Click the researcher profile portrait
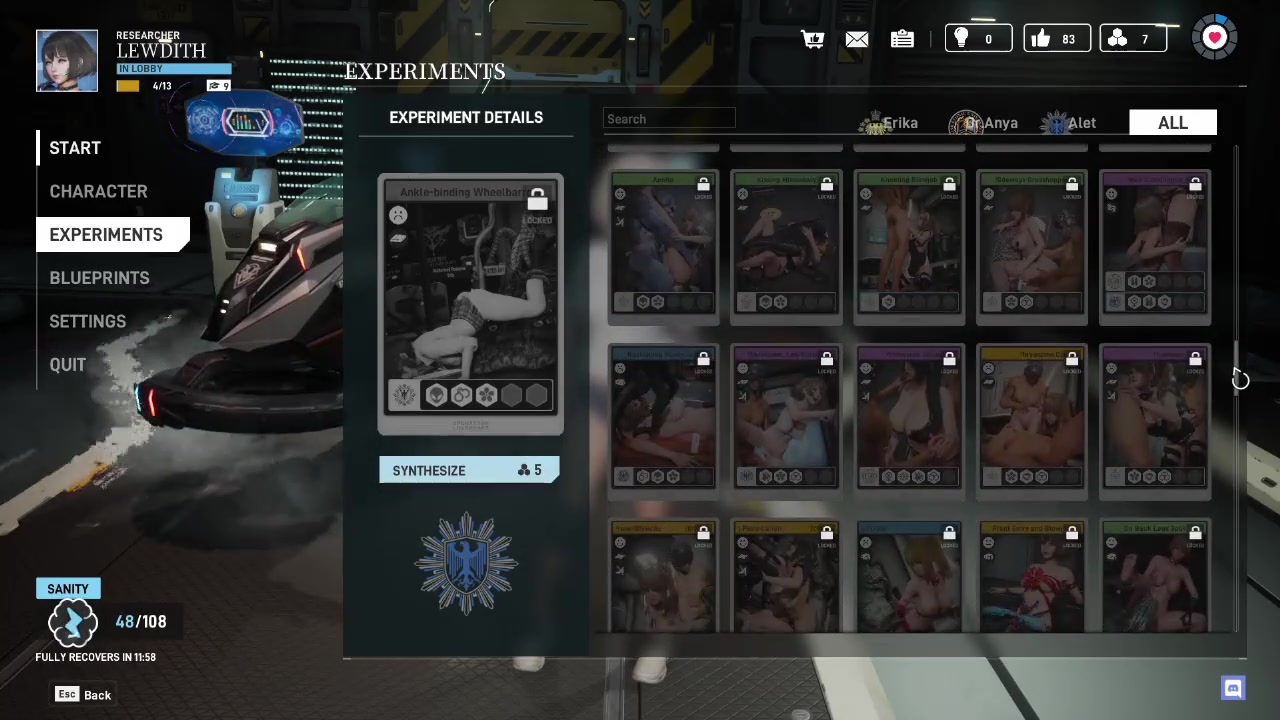Image resolution: width=1280 pixels, height=720 pixels. pos(67,61)
